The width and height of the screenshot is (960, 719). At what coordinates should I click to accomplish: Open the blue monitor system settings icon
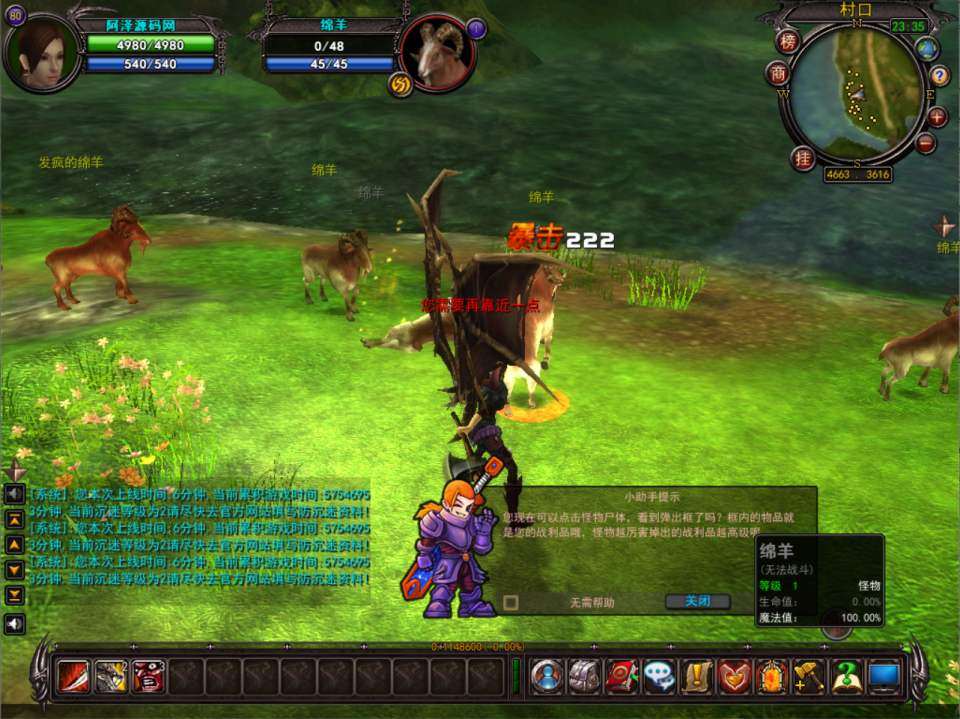tap(884, 677)
